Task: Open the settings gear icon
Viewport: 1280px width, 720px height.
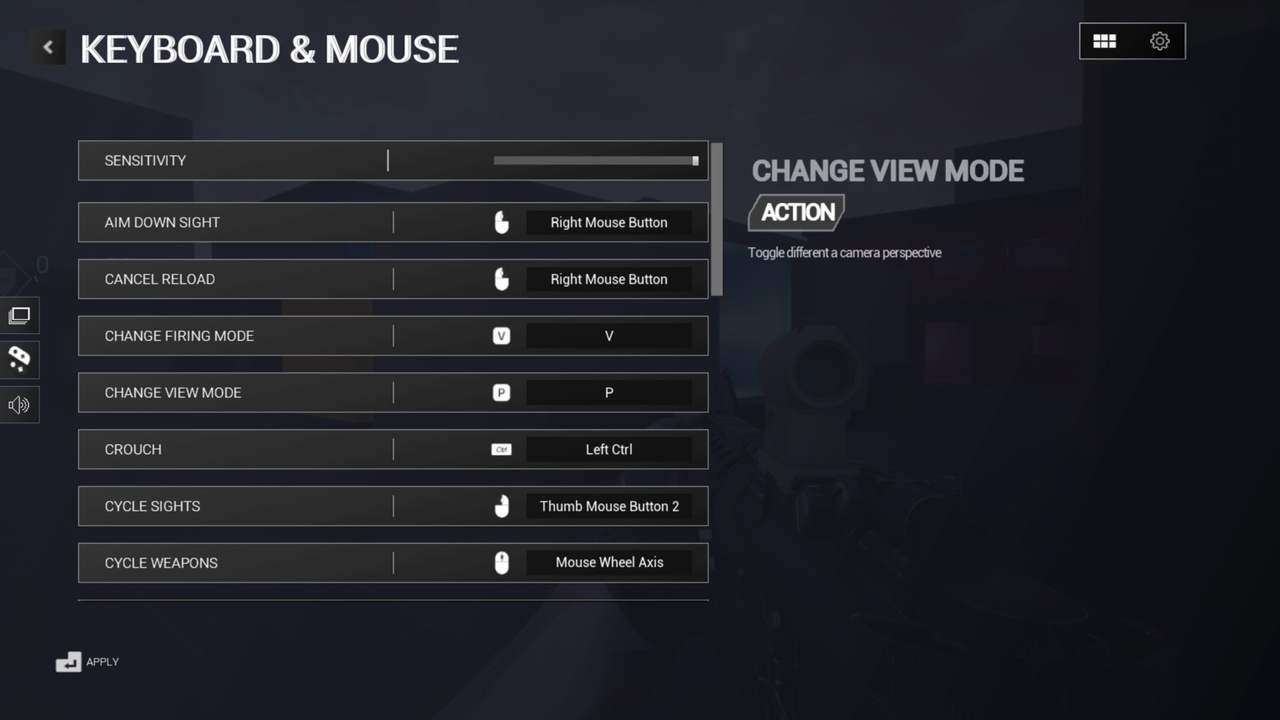Action: point(1159,41)
